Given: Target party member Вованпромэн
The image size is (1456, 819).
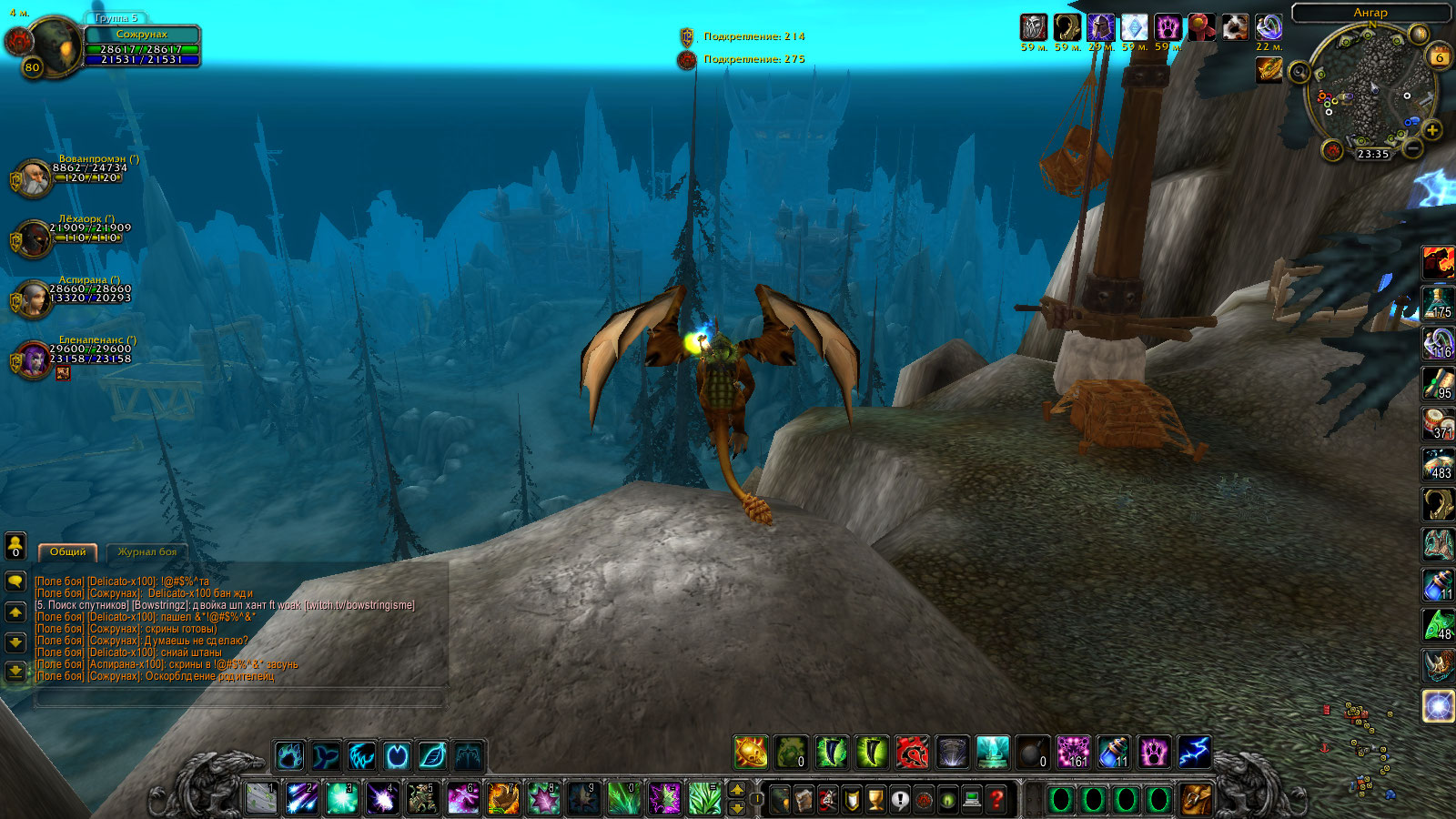Looking at the screenshot, I should 34,178.
